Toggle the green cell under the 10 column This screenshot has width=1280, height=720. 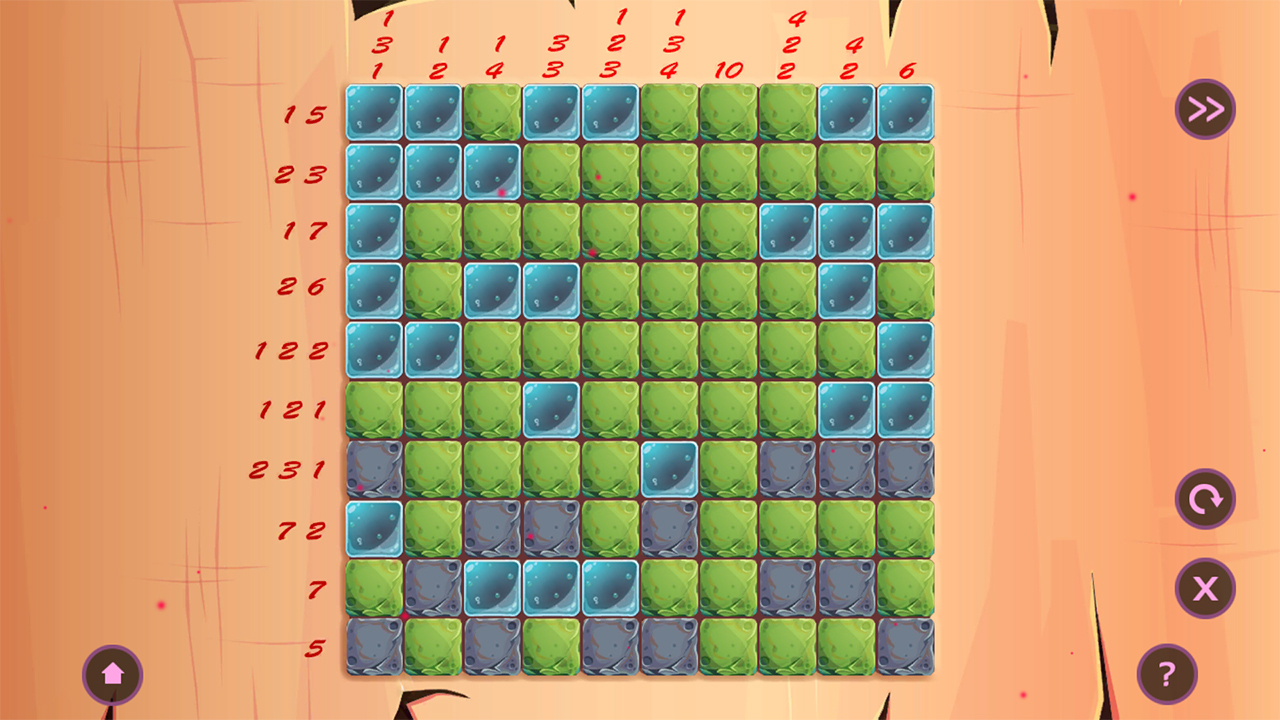click(728, 112)
